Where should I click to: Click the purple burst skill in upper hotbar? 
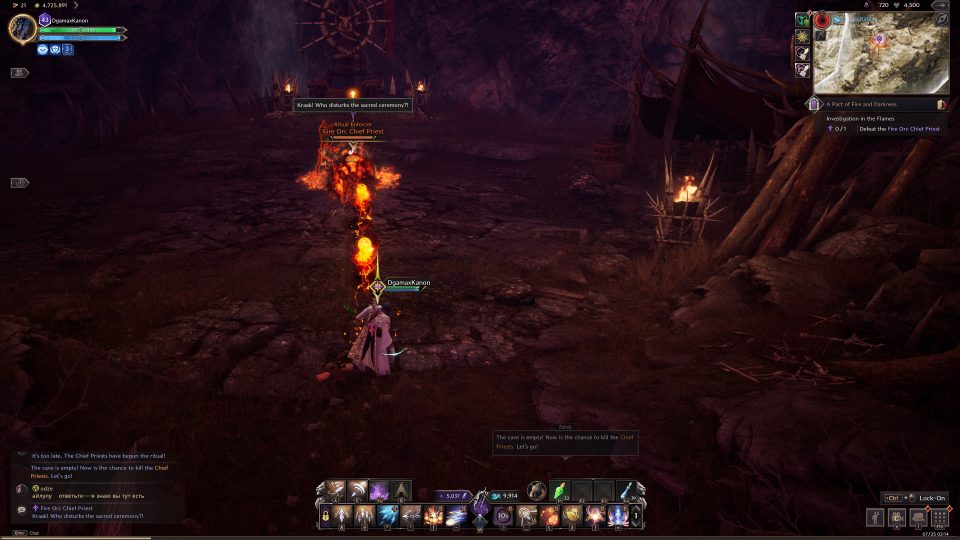[x=379, y=491]
